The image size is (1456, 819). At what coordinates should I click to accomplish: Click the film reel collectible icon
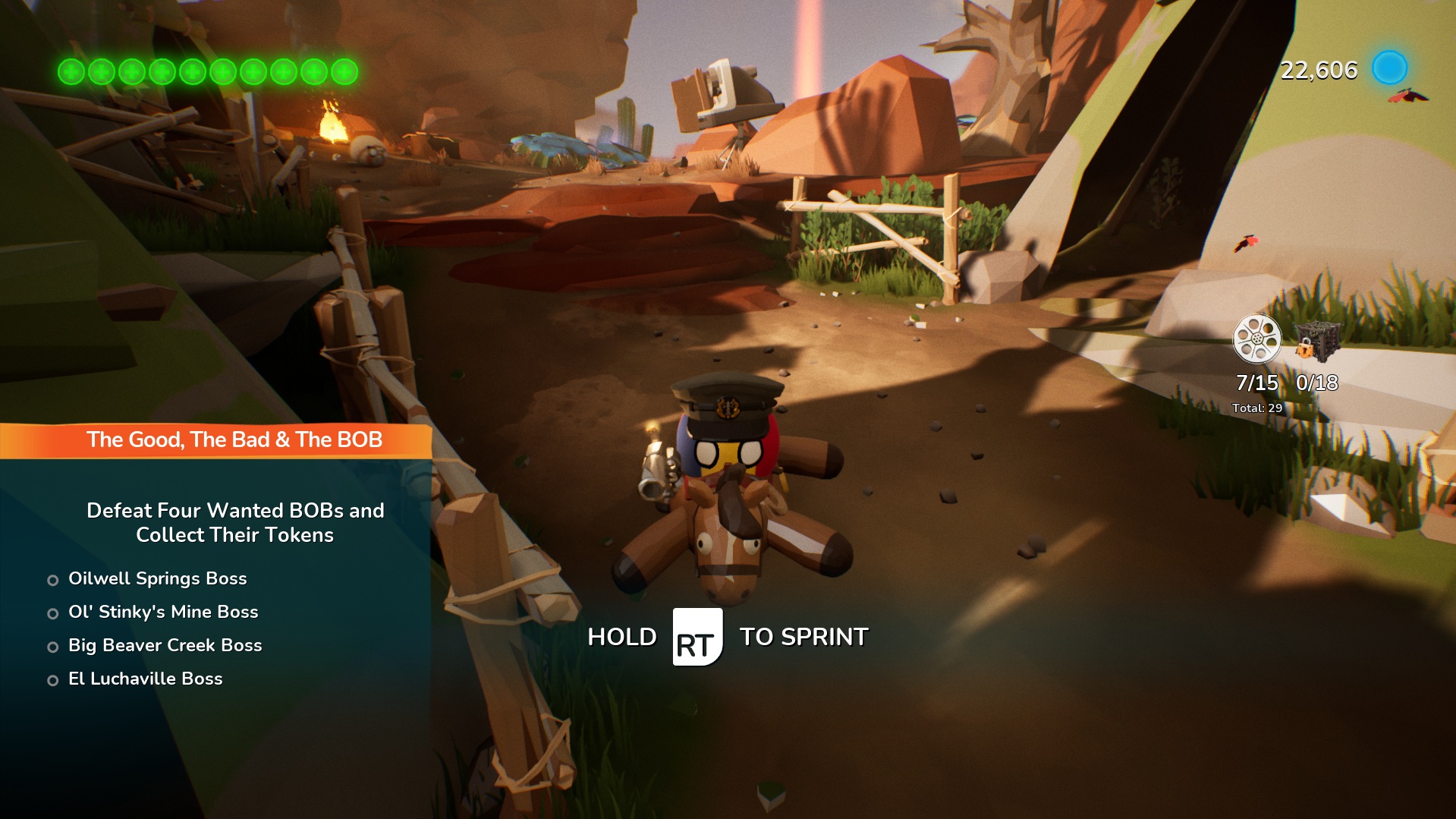1256,339
